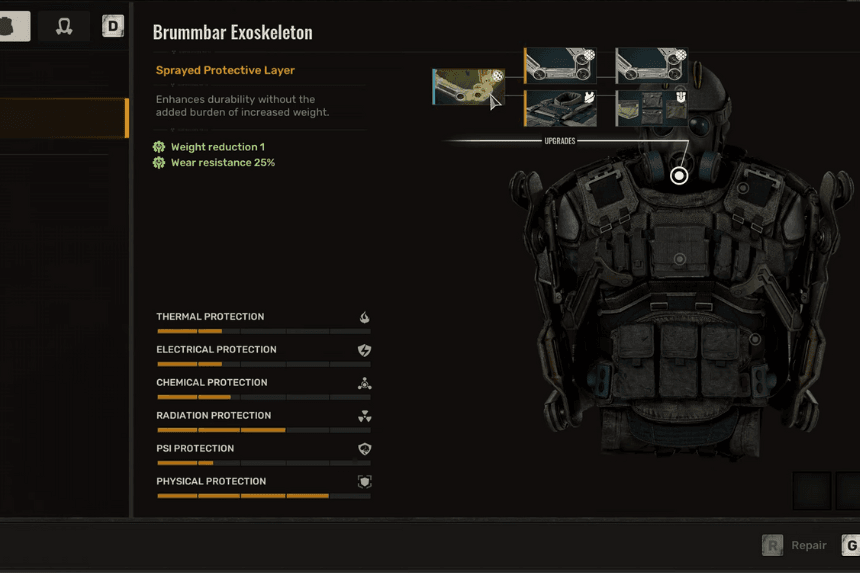
Task: Select the Sprayed Protective Layer upgrade tile
Action: point(468,86)
